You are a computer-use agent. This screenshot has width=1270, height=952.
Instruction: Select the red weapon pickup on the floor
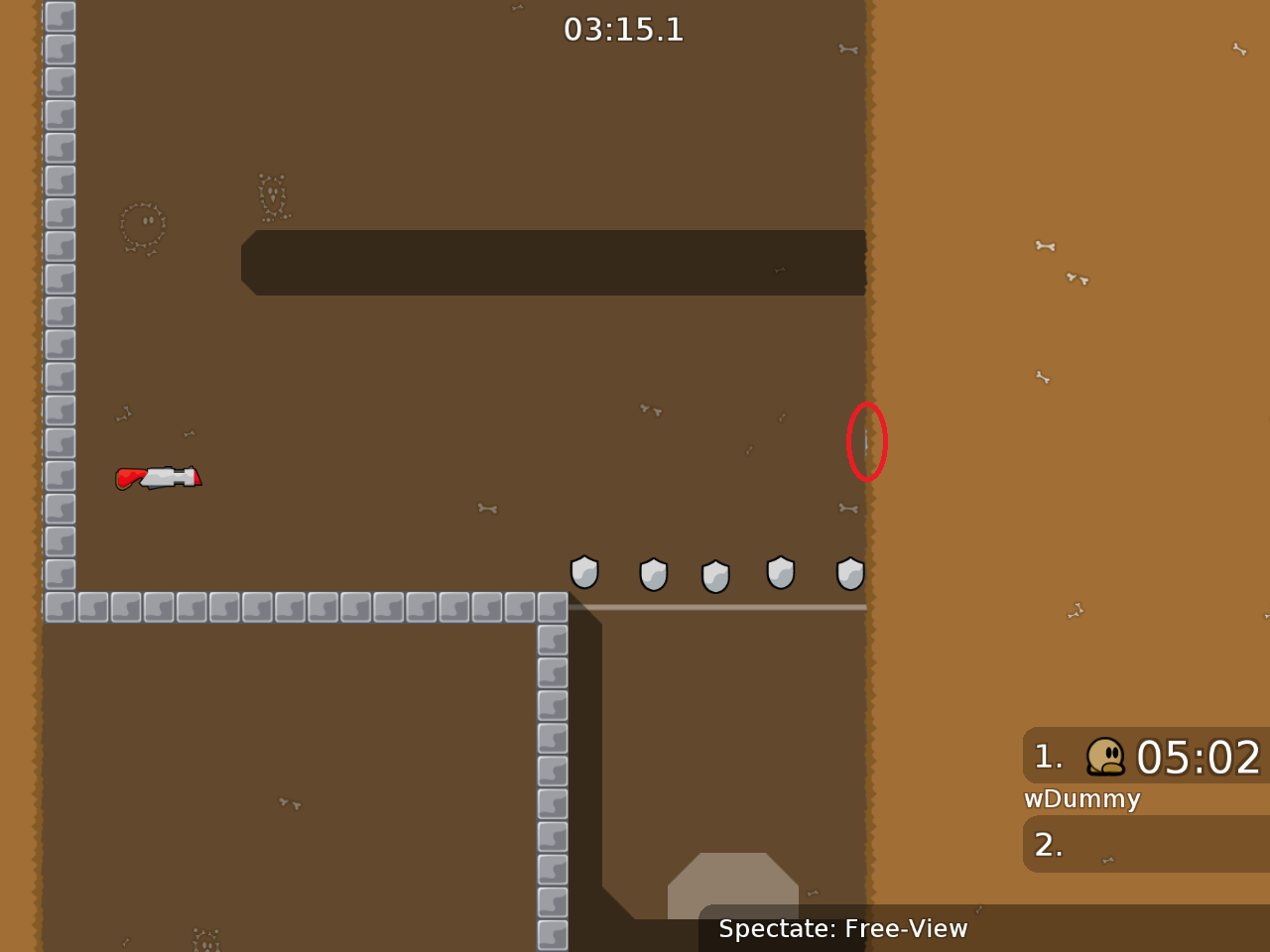(x=159, y=477)
